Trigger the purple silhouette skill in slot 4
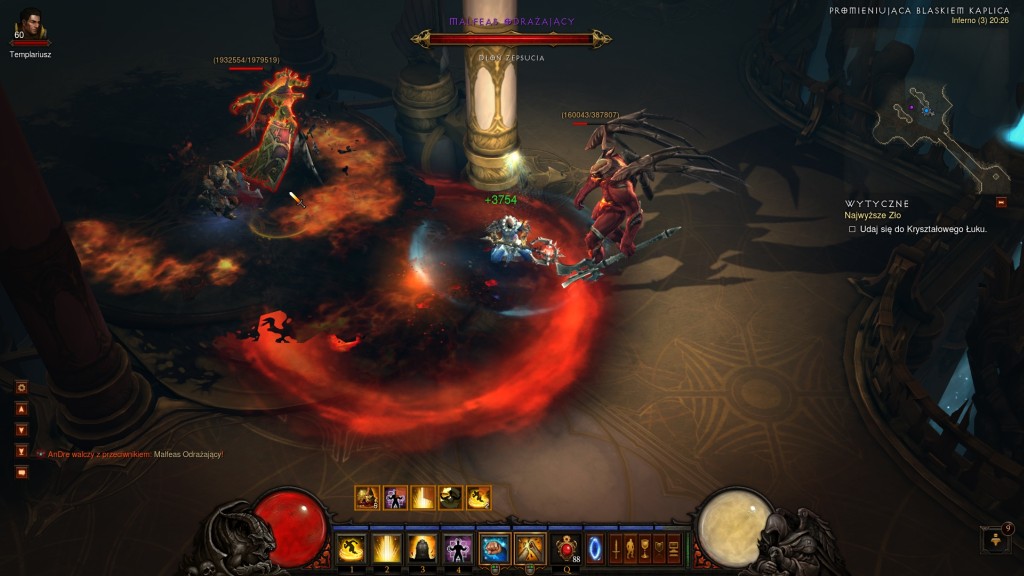The height and width of the screenshot is (576, 1024). point(457,548)
